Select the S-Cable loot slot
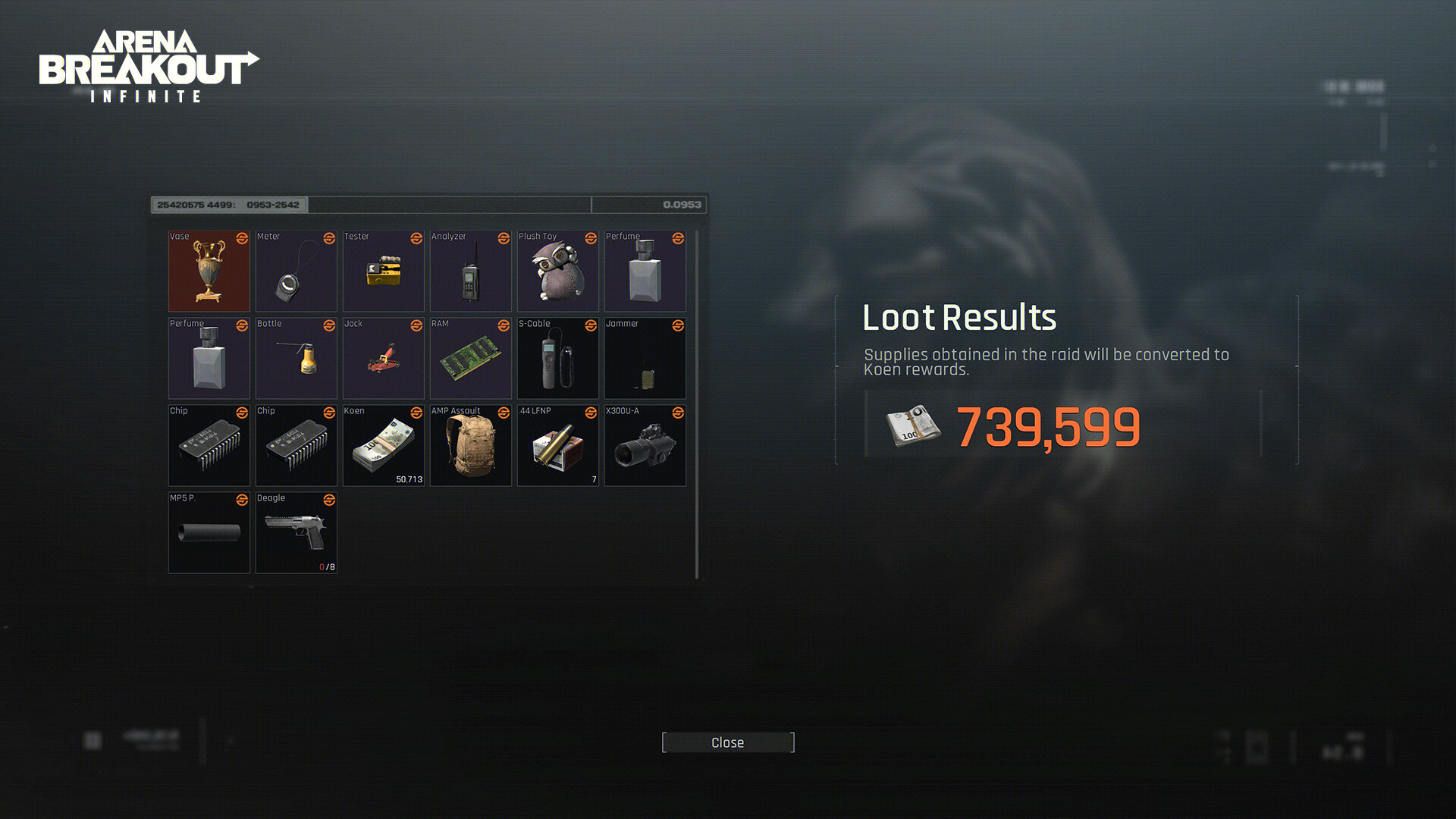This screenshot has height=819, width=1456. point(557,359)
